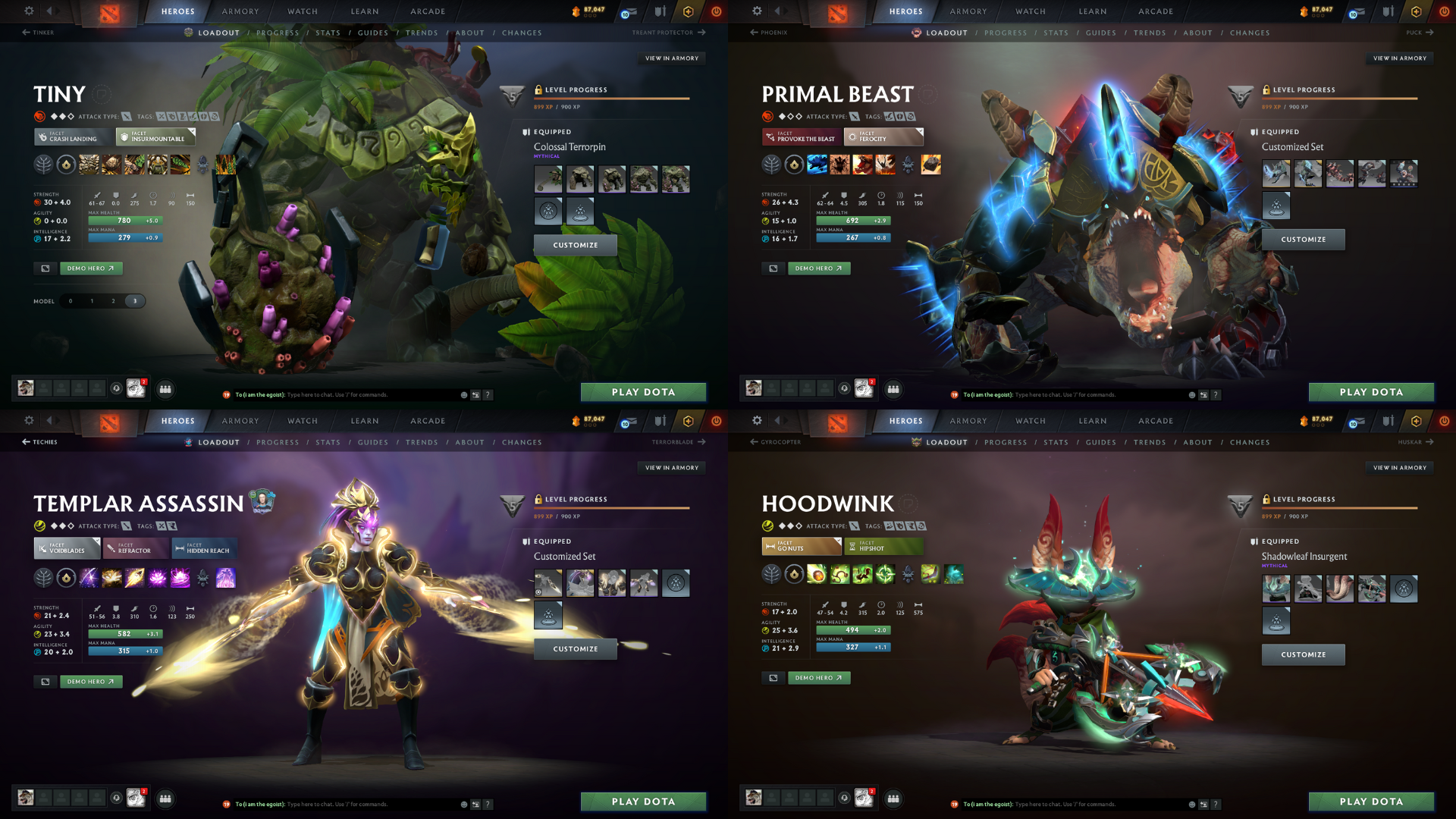Click CUSTOMIZE on Primal Beast's equipped set

point(1303,239)
